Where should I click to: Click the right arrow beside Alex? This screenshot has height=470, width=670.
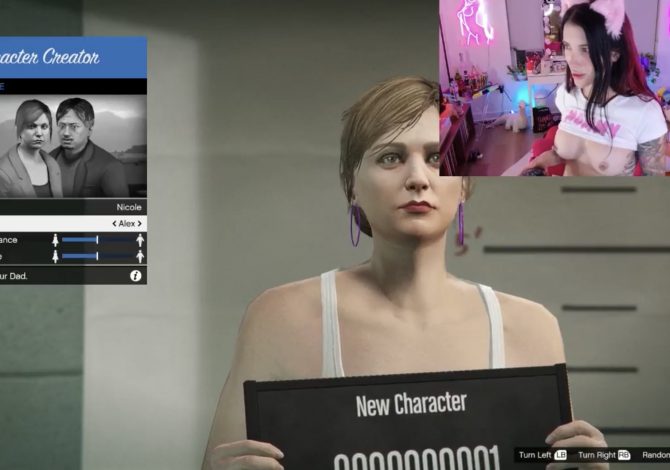pos(140,224)
